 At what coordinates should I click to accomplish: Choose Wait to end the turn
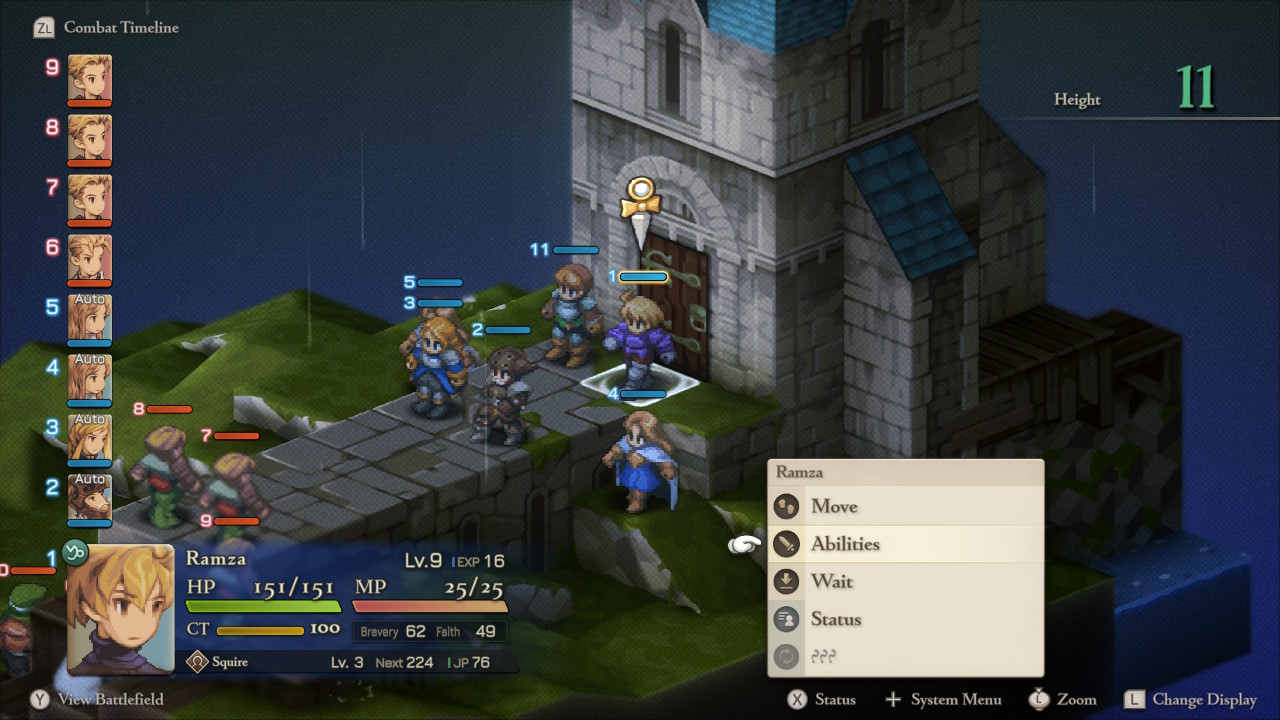[832, 581]
